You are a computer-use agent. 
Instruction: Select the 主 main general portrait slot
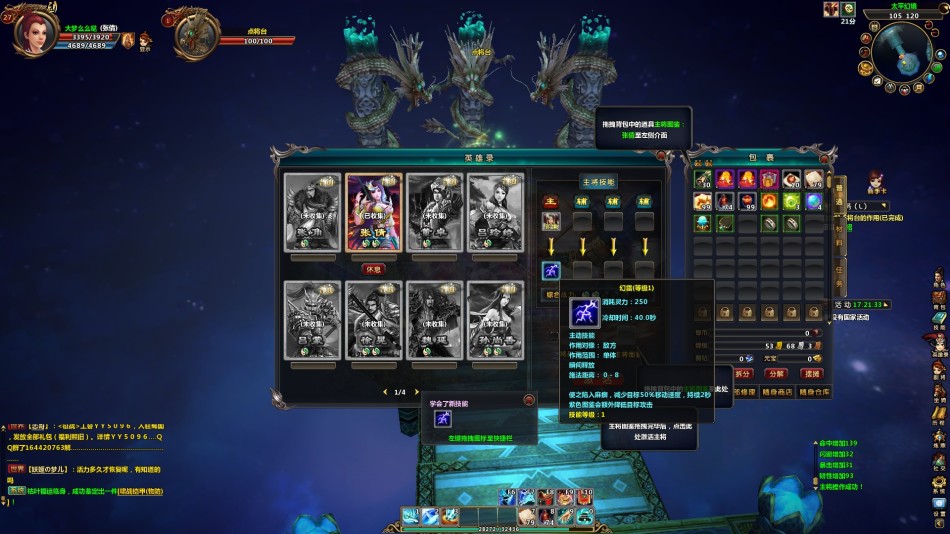551,220
